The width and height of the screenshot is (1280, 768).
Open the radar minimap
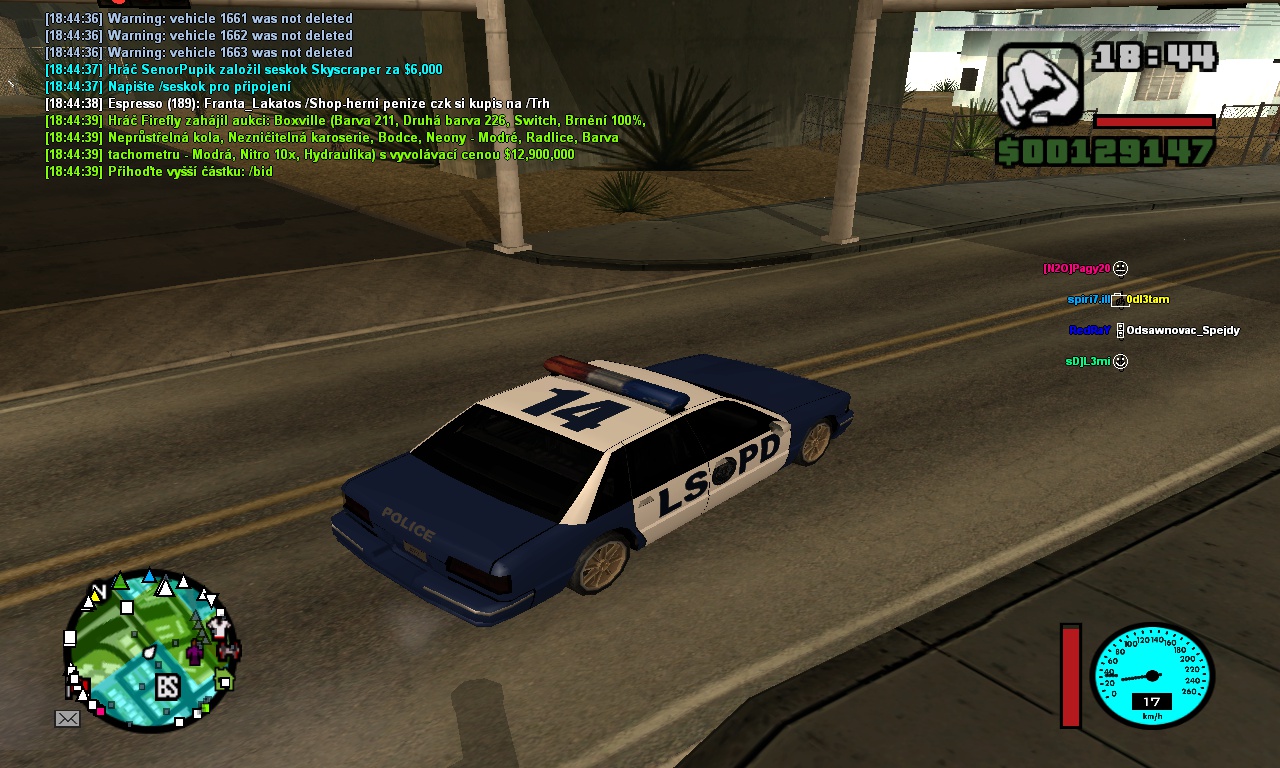(150, 650)
